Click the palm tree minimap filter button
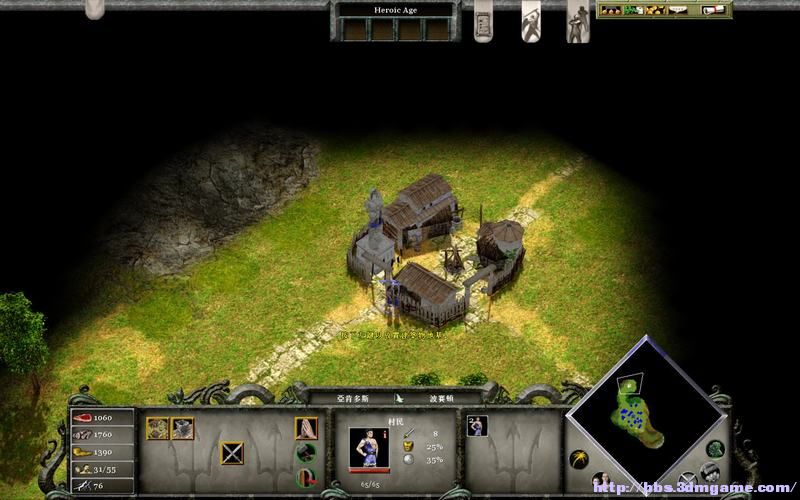The height and width of the screenshot is (500, 800). coord(580,459)
